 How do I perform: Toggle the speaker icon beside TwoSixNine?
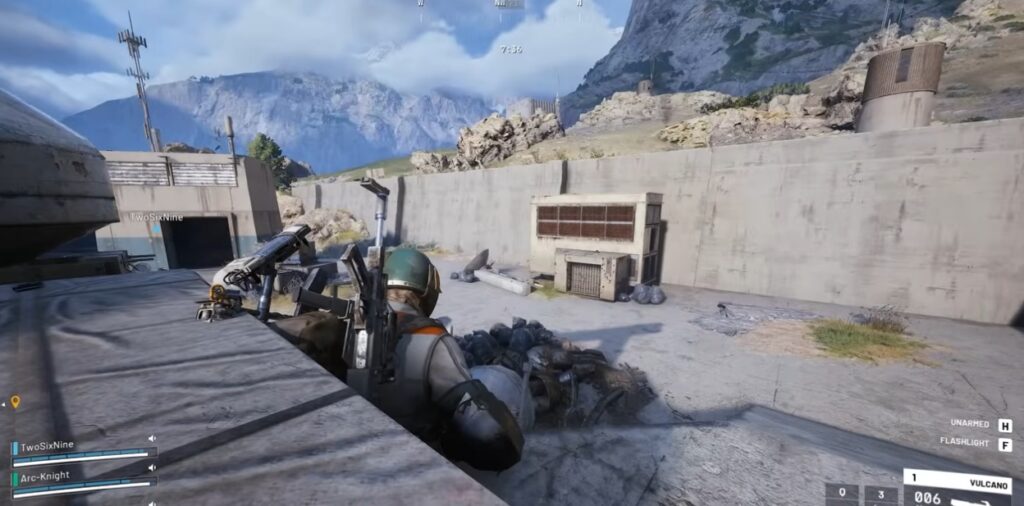coord(152,439)
